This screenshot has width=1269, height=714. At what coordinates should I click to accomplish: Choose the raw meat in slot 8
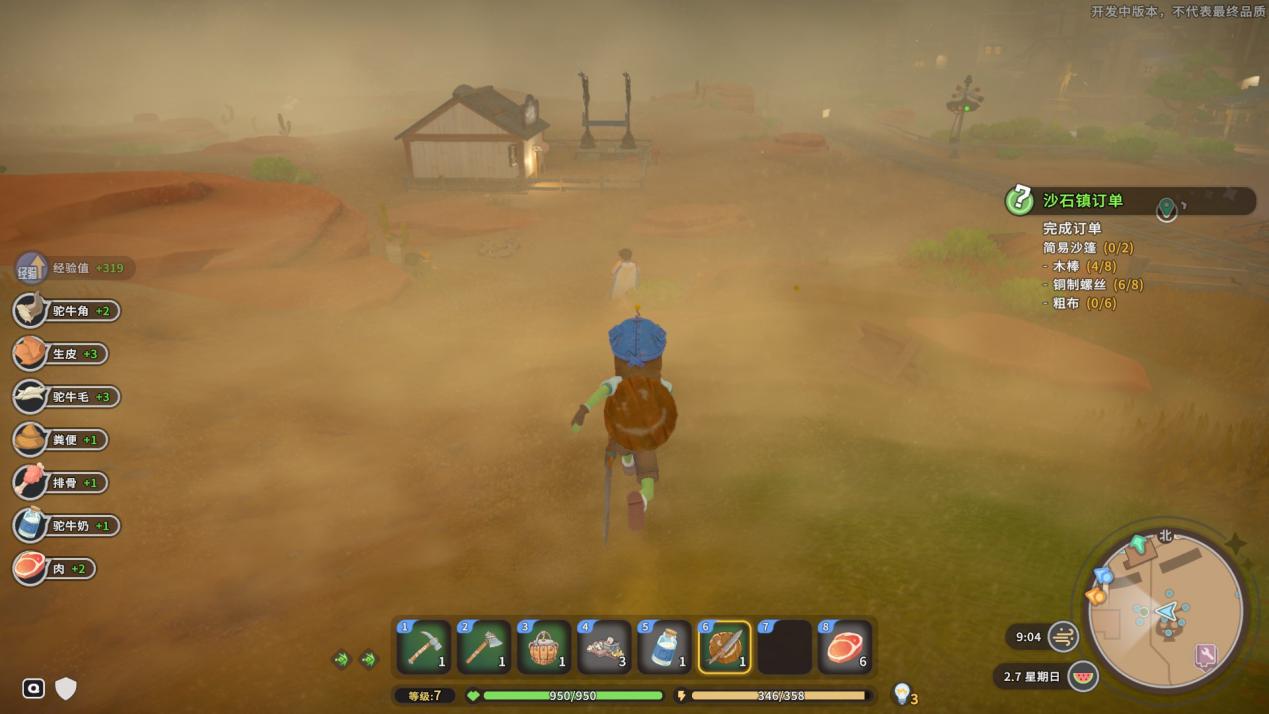coord(844,647)
